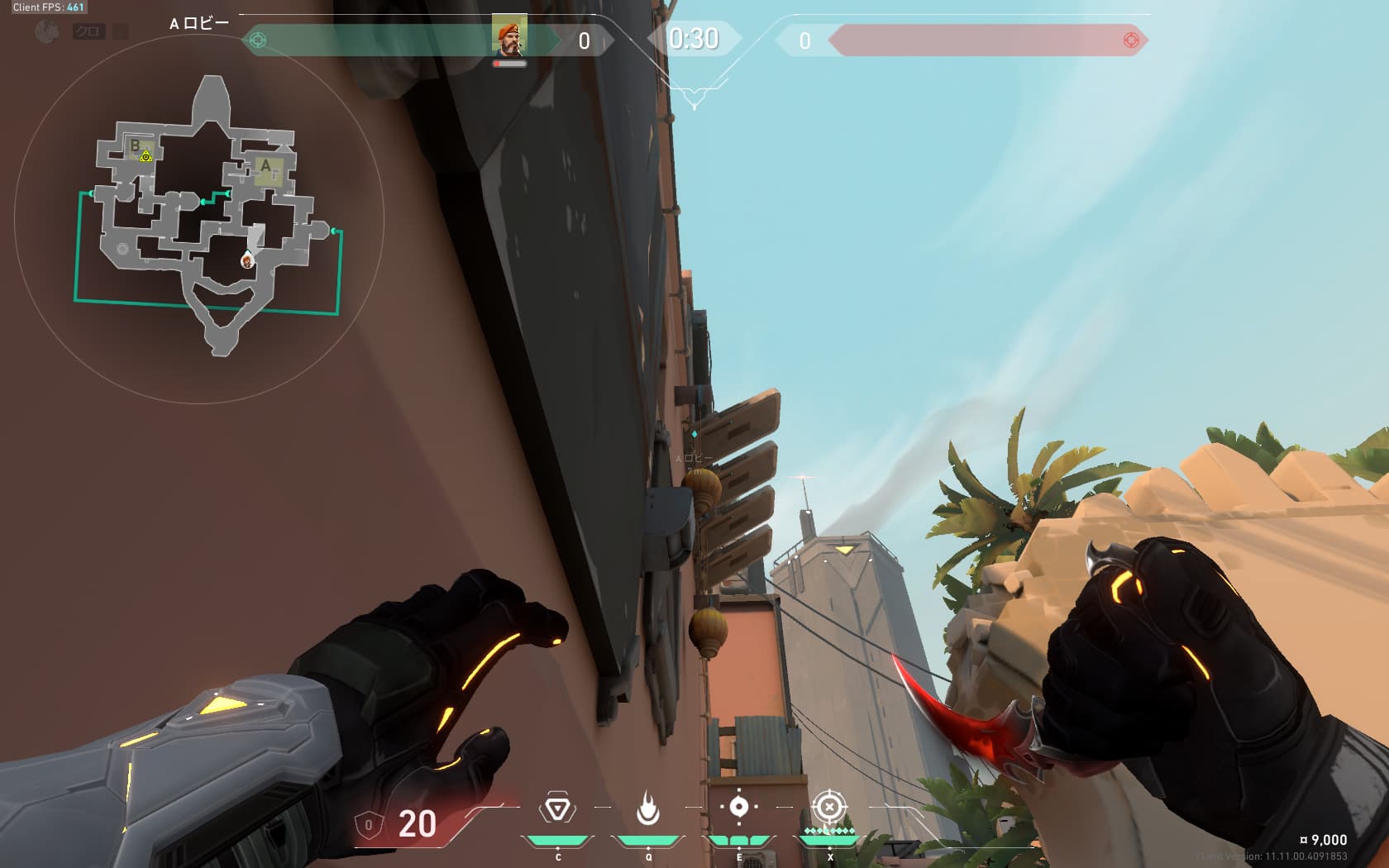Choose the Sky Smoke ability icon
This screenshot has width=1389, height=868.
click(739, 807)
